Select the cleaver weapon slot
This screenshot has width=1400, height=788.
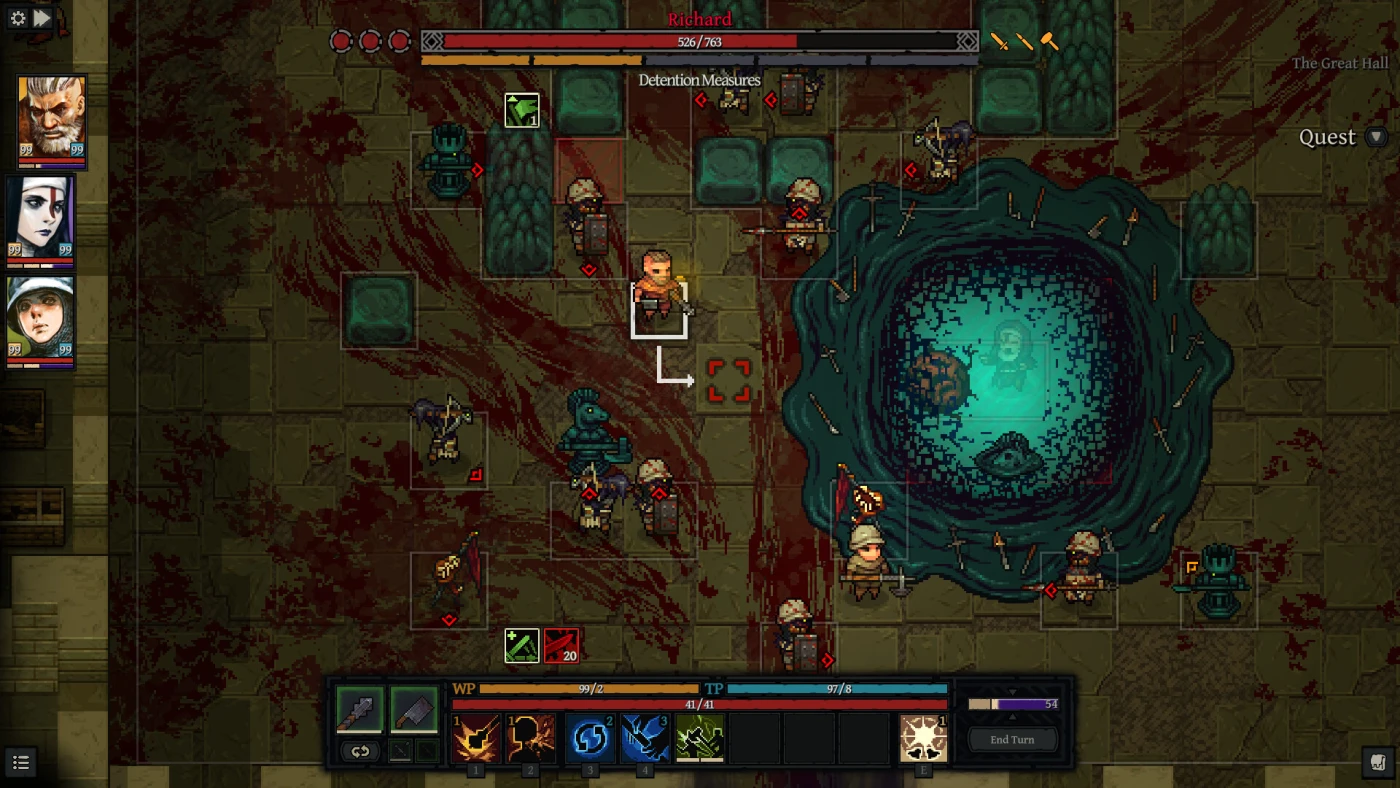point(414,709)
